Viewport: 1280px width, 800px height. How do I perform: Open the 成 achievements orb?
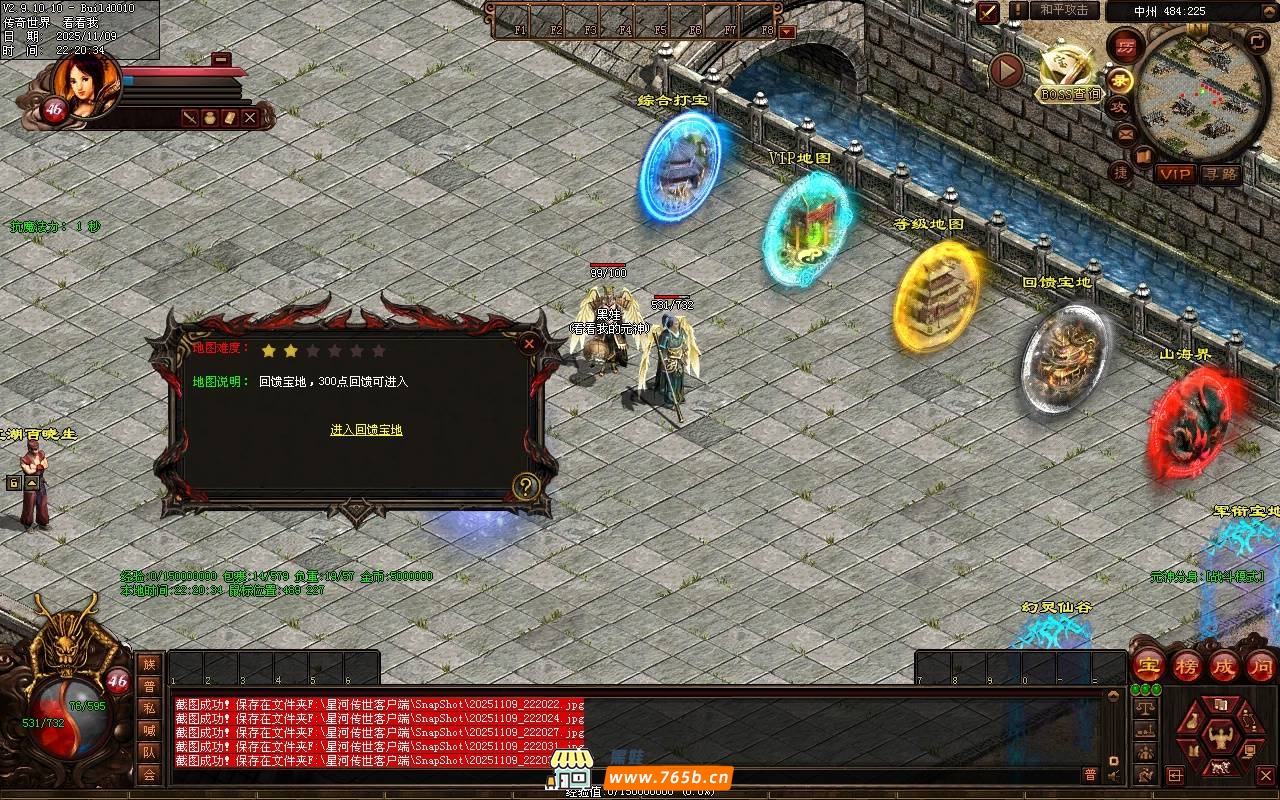click(x=1224, y=665)
